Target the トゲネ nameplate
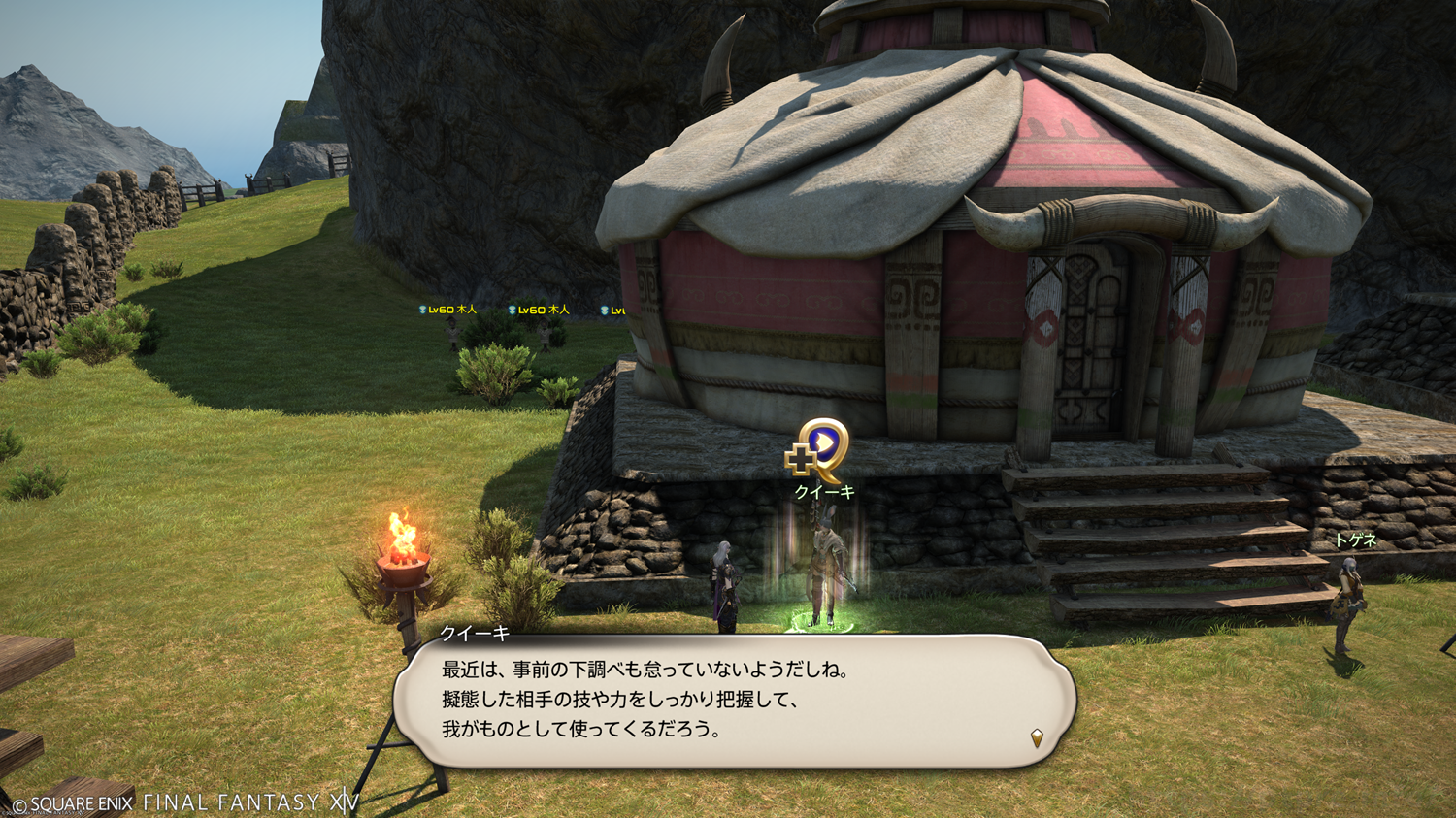The height and width of the screenshot is (818, 1456). pos(1355,540)
